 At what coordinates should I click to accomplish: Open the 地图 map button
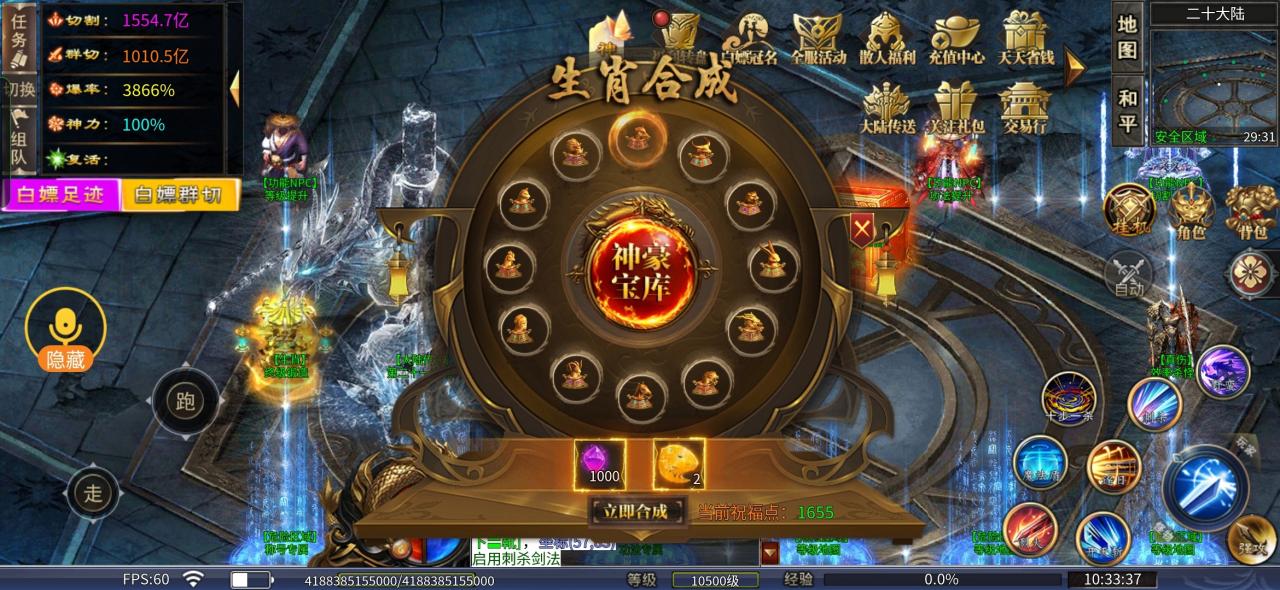pyautogui.click(x=1128, y=37)
